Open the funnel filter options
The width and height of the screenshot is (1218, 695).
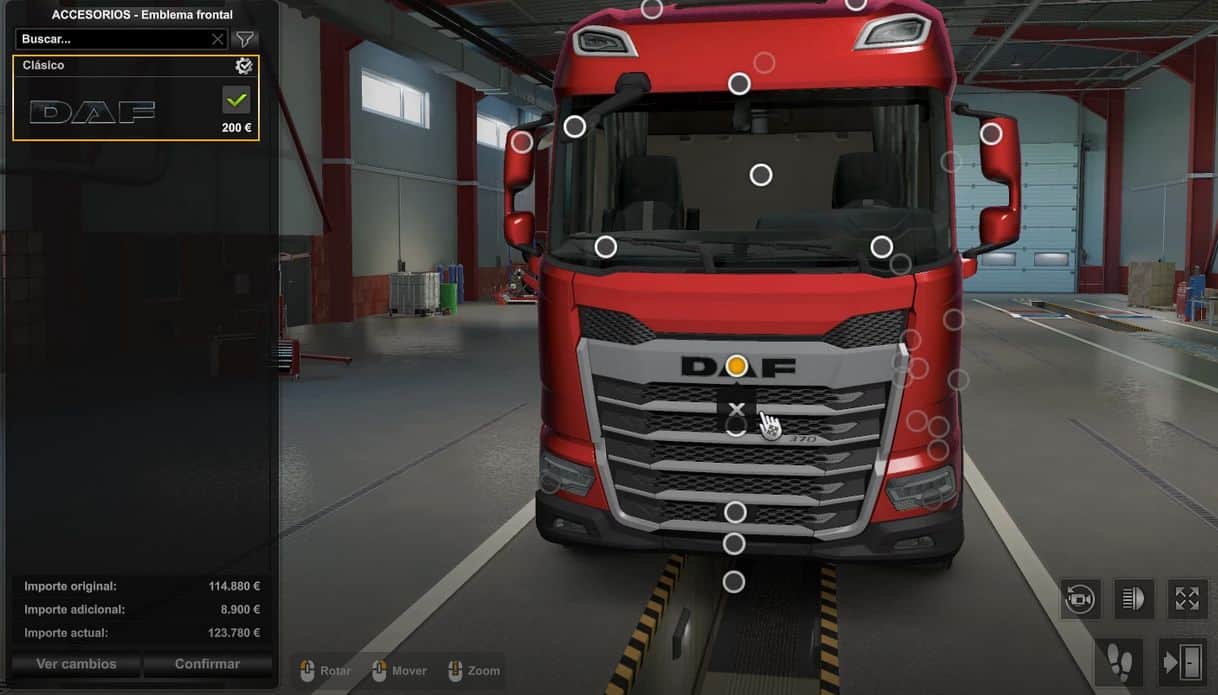coord(244,39)
